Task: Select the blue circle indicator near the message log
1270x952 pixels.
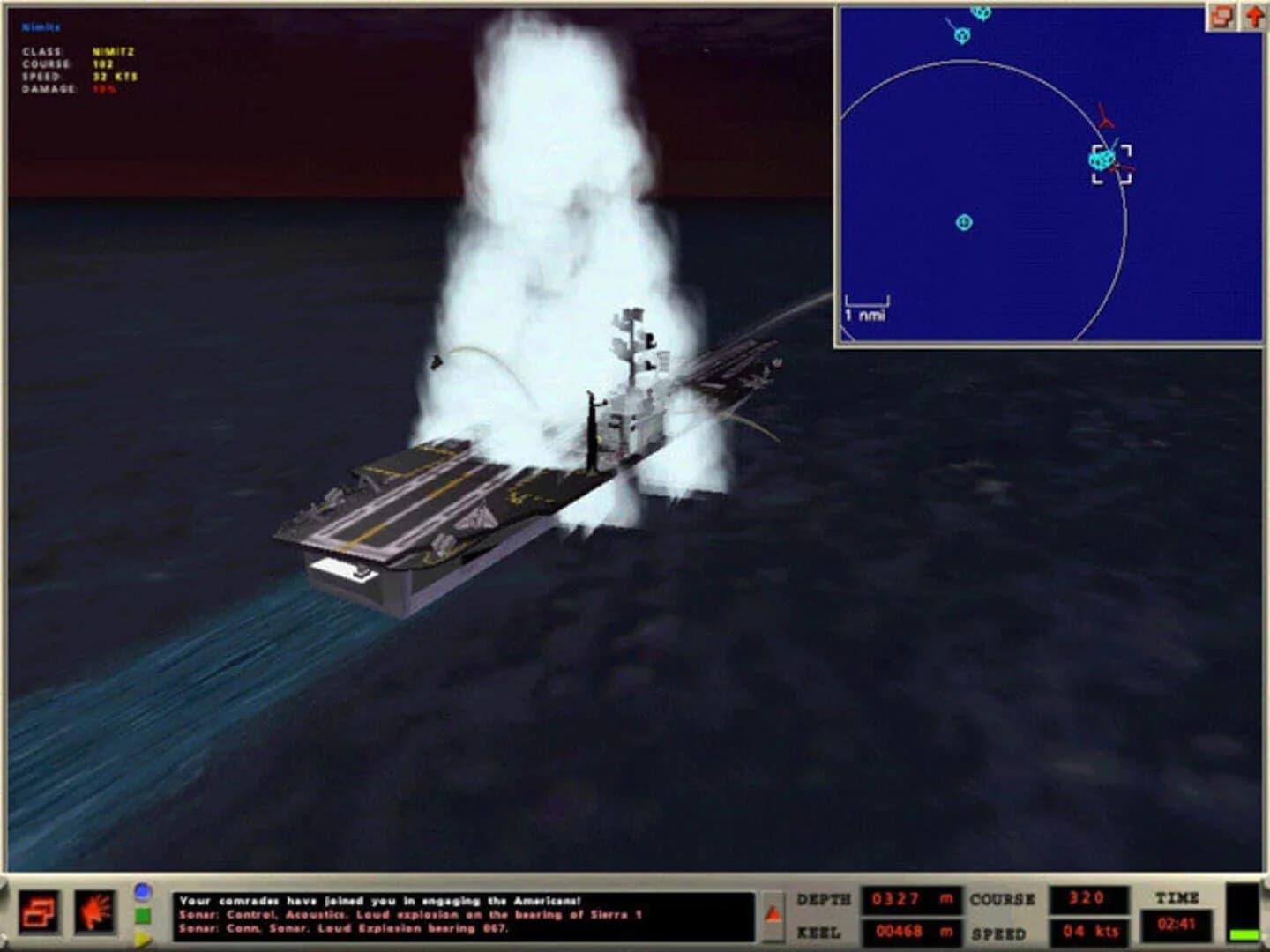Action: (141, 893)
